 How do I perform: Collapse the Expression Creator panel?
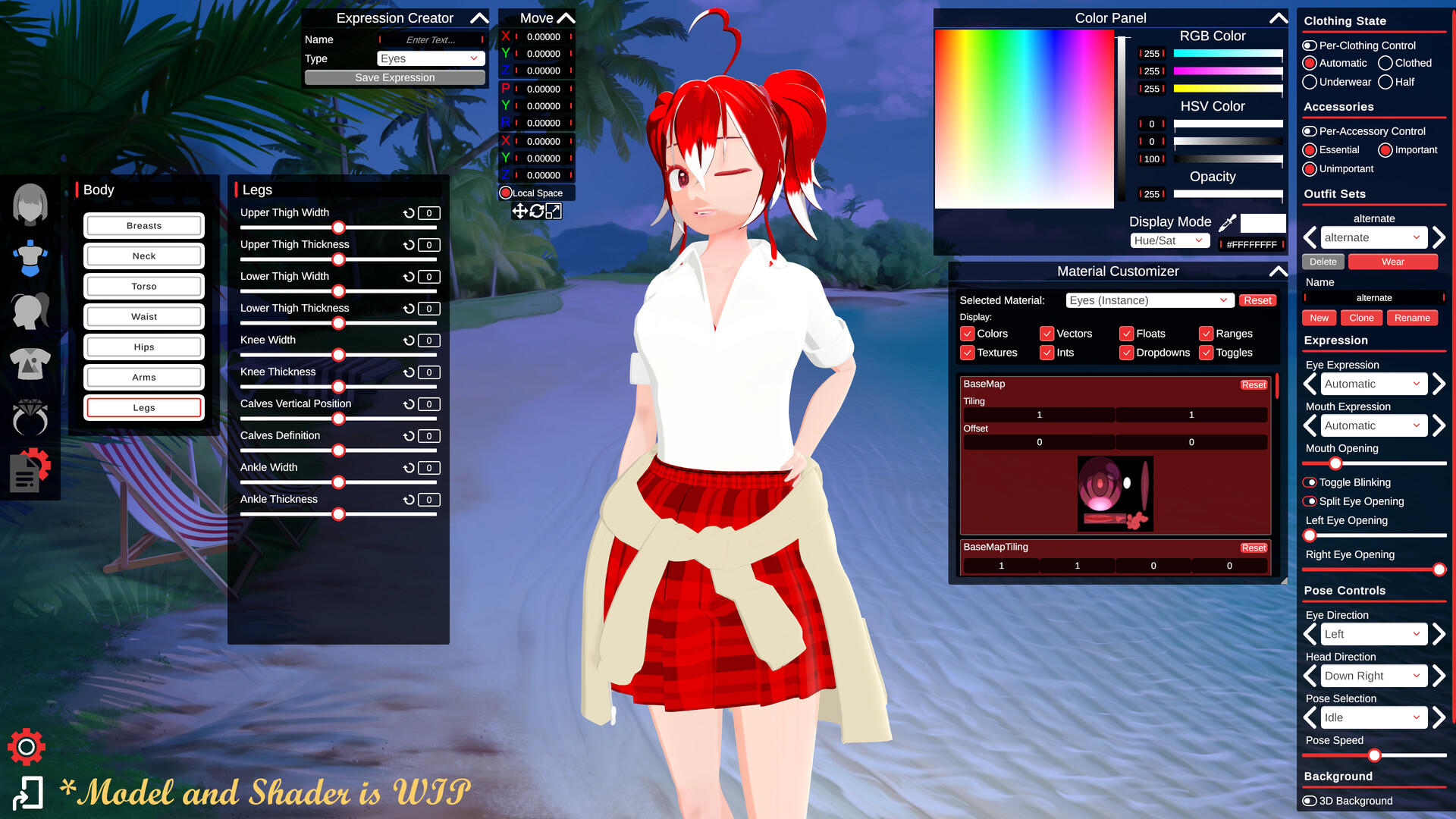pyautogui.click(x=477, y=18)
